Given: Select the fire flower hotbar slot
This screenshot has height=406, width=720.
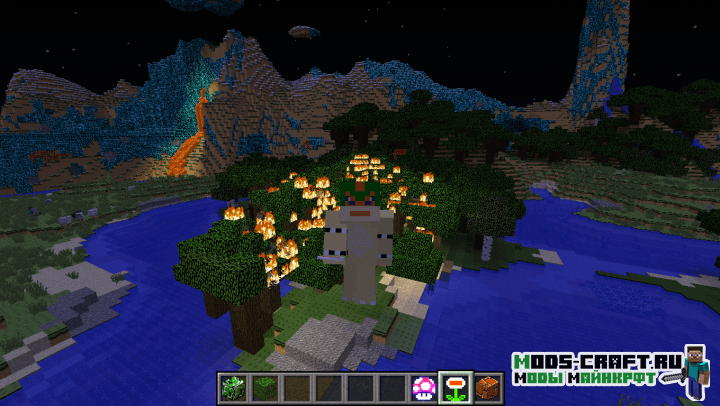Looking at the screenshot, I should (x=455, y=386).
